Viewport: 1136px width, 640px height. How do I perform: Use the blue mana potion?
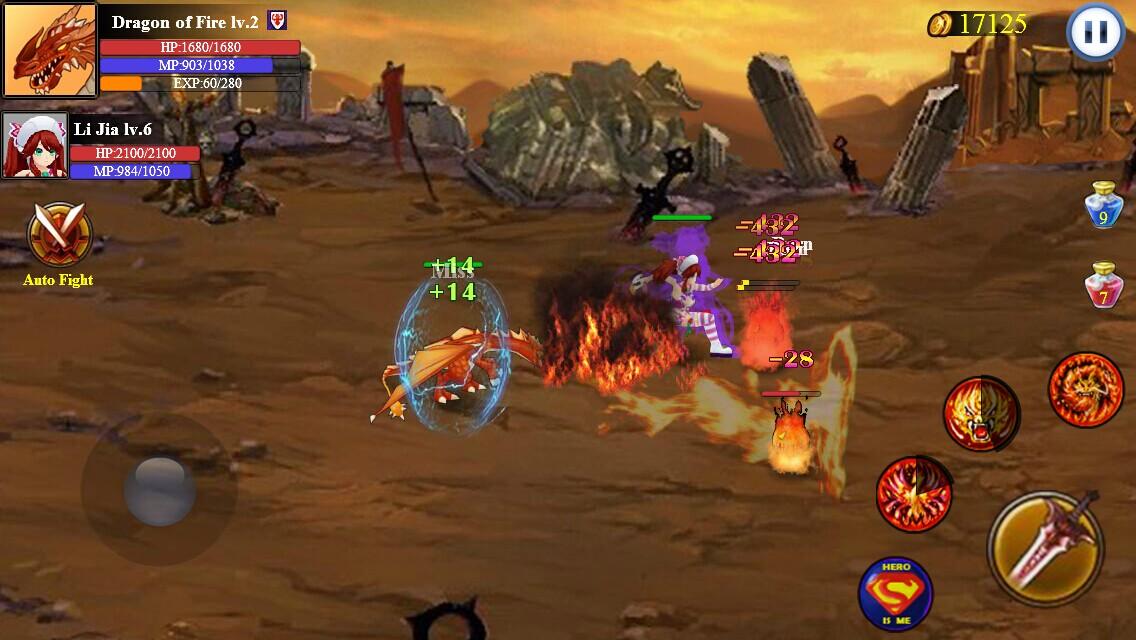(1104, 205)
